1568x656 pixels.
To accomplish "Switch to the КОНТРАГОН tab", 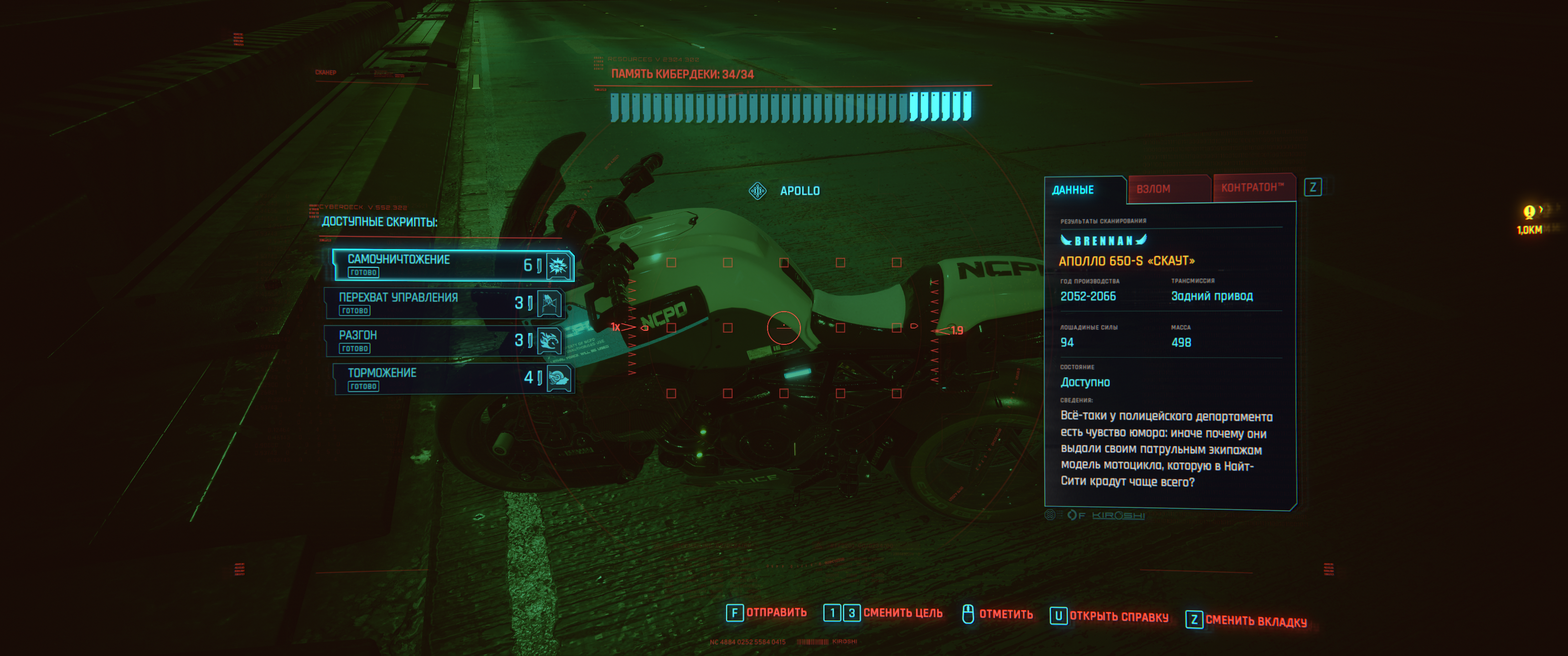I will click(x=1252, y=187).
